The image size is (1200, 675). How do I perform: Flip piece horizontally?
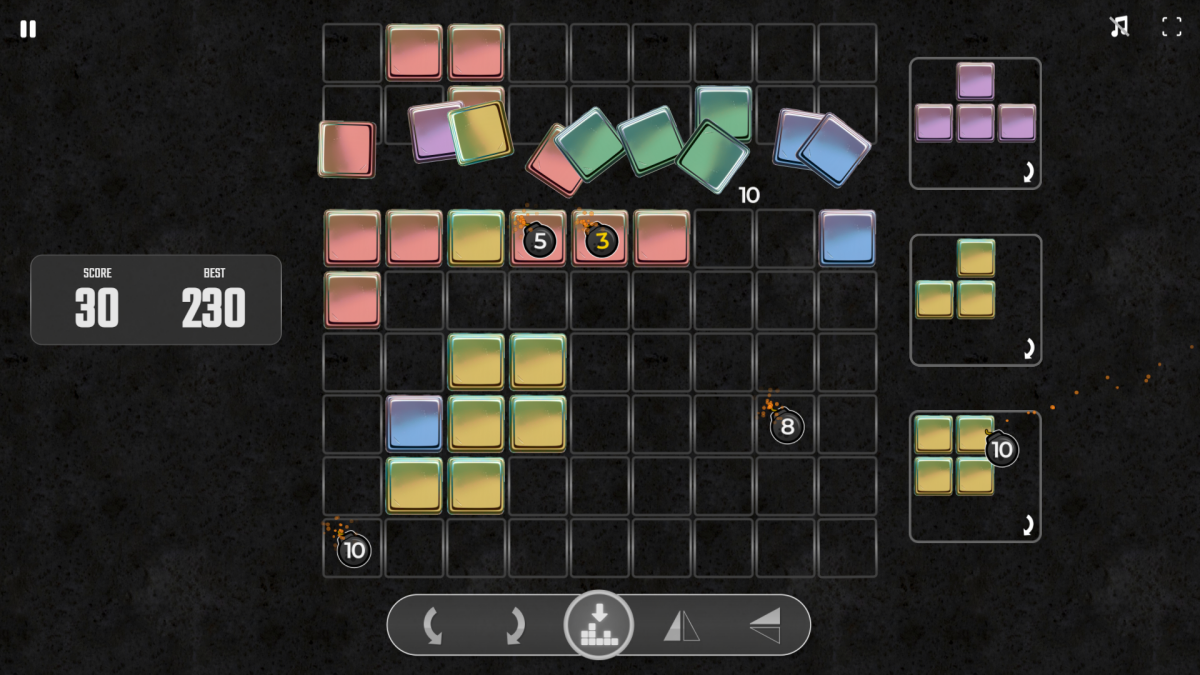(x=681, y=627)
